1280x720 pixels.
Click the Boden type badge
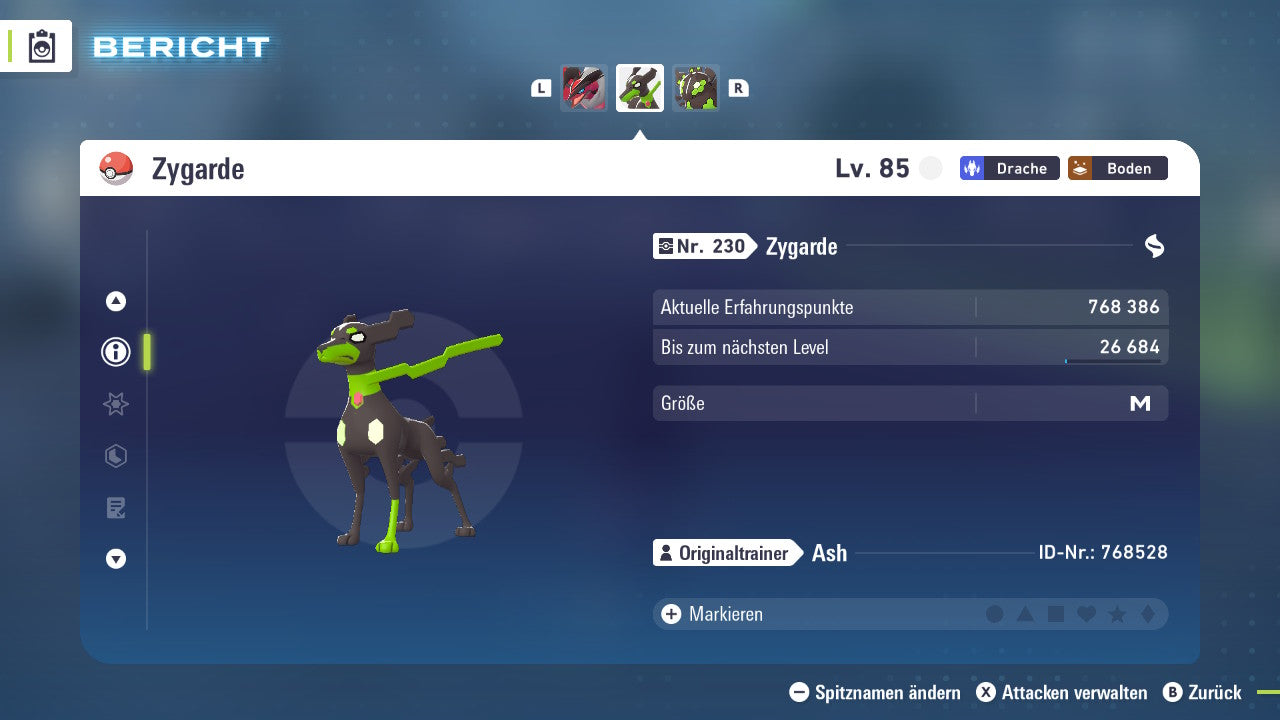pyautogui.click(x=1117, y=168)
